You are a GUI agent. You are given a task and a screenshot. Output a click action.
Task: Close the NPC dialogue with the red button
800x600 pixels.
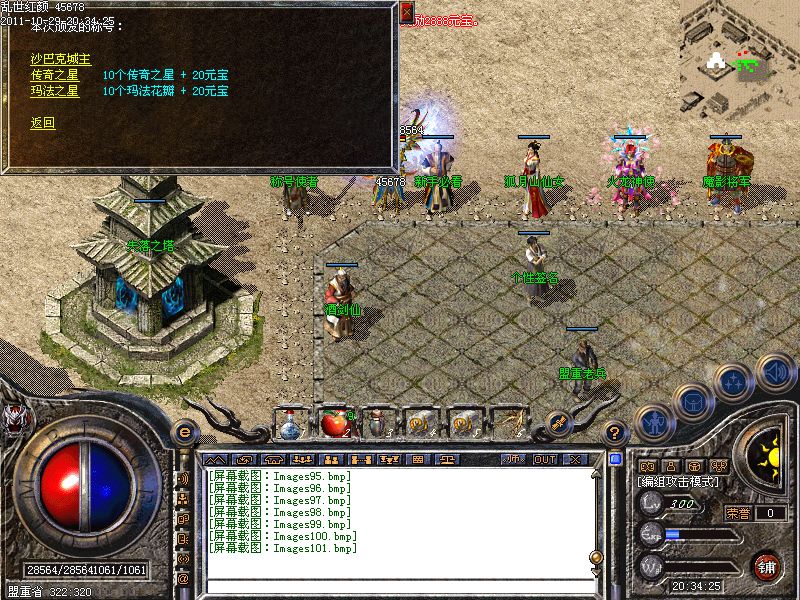click(x=407, y=12)
